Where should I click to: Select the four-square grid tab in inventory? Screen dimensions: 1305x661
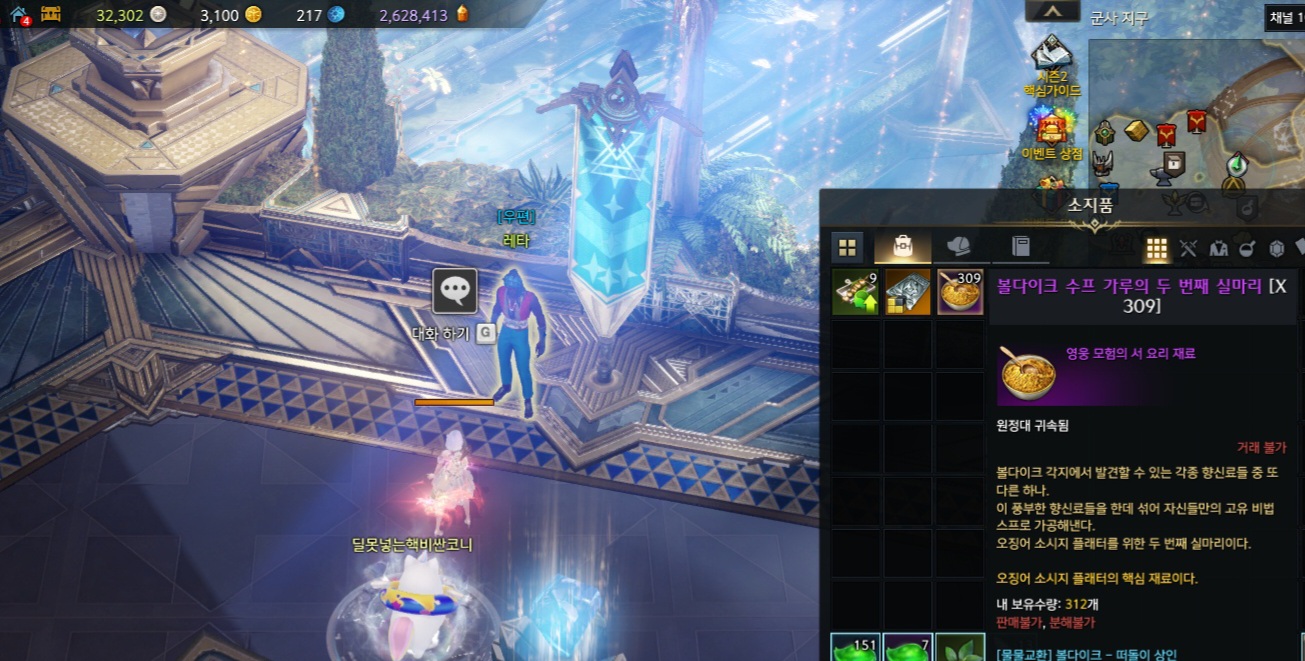(847, 247)
